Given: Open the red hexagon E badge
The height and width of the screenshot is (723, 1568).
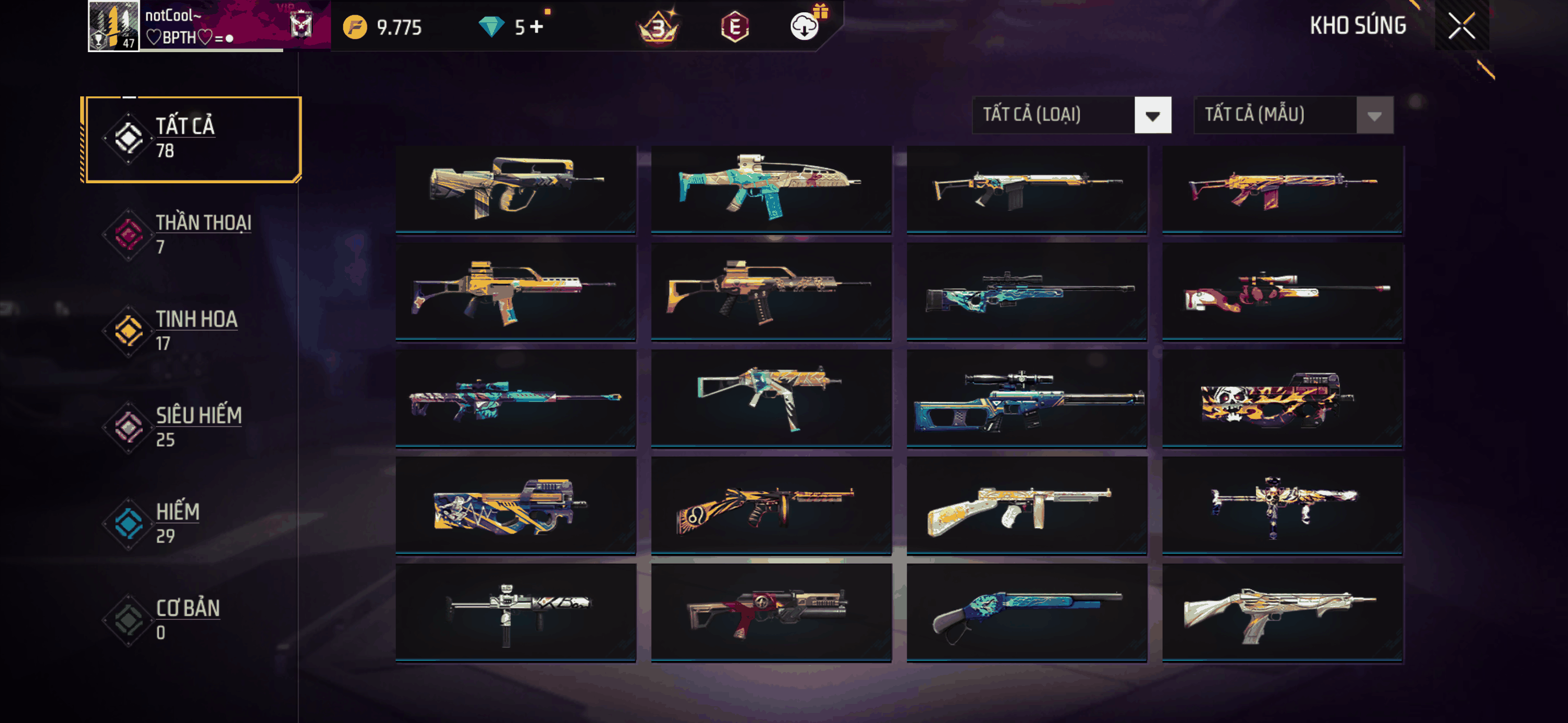Looking at the screenshot, I should pos(735,27).
